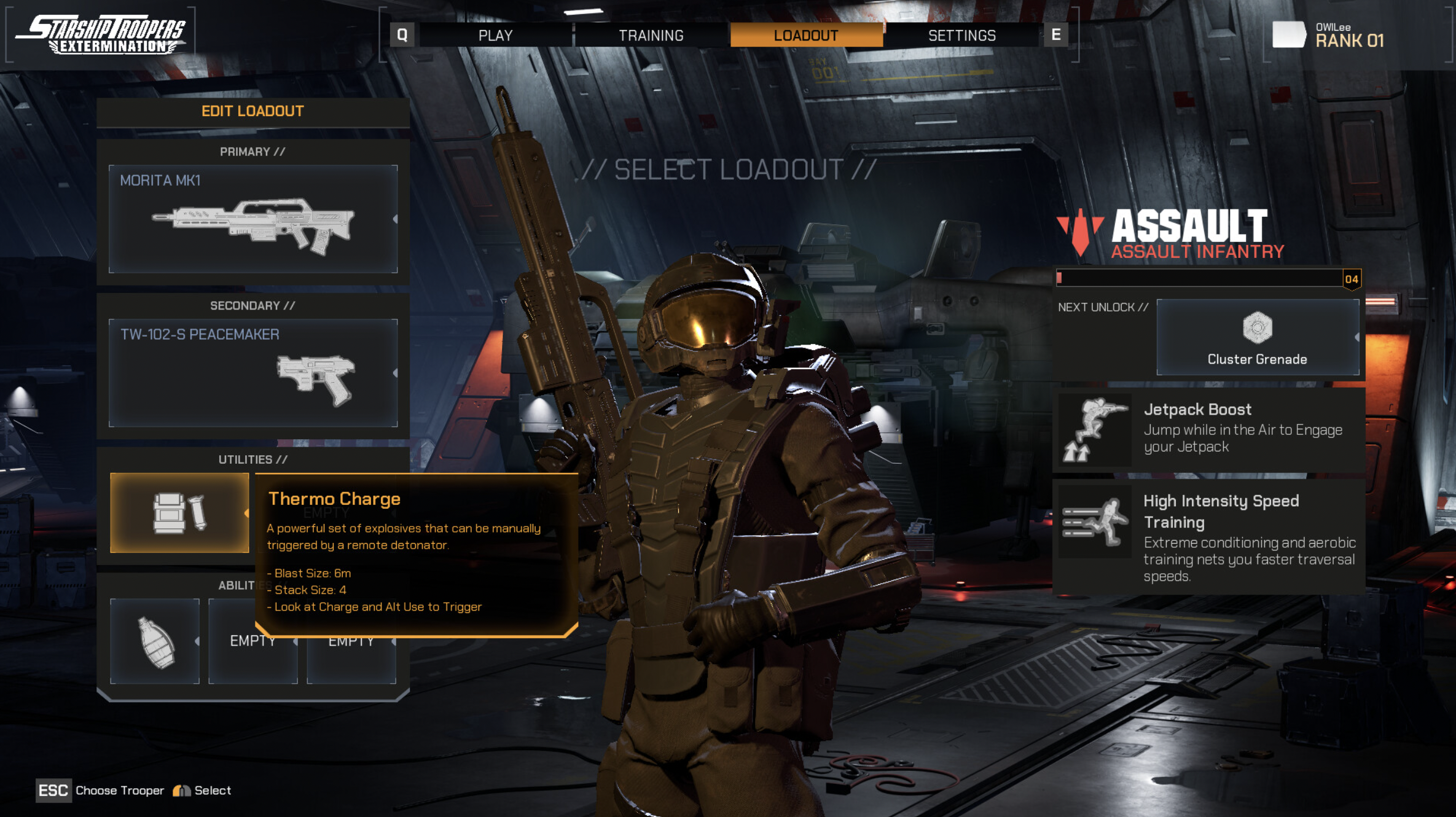1456x817 pixels.
Task: Open the TRAINING tab
Action: pyautogui.click(x=651, y=36)
